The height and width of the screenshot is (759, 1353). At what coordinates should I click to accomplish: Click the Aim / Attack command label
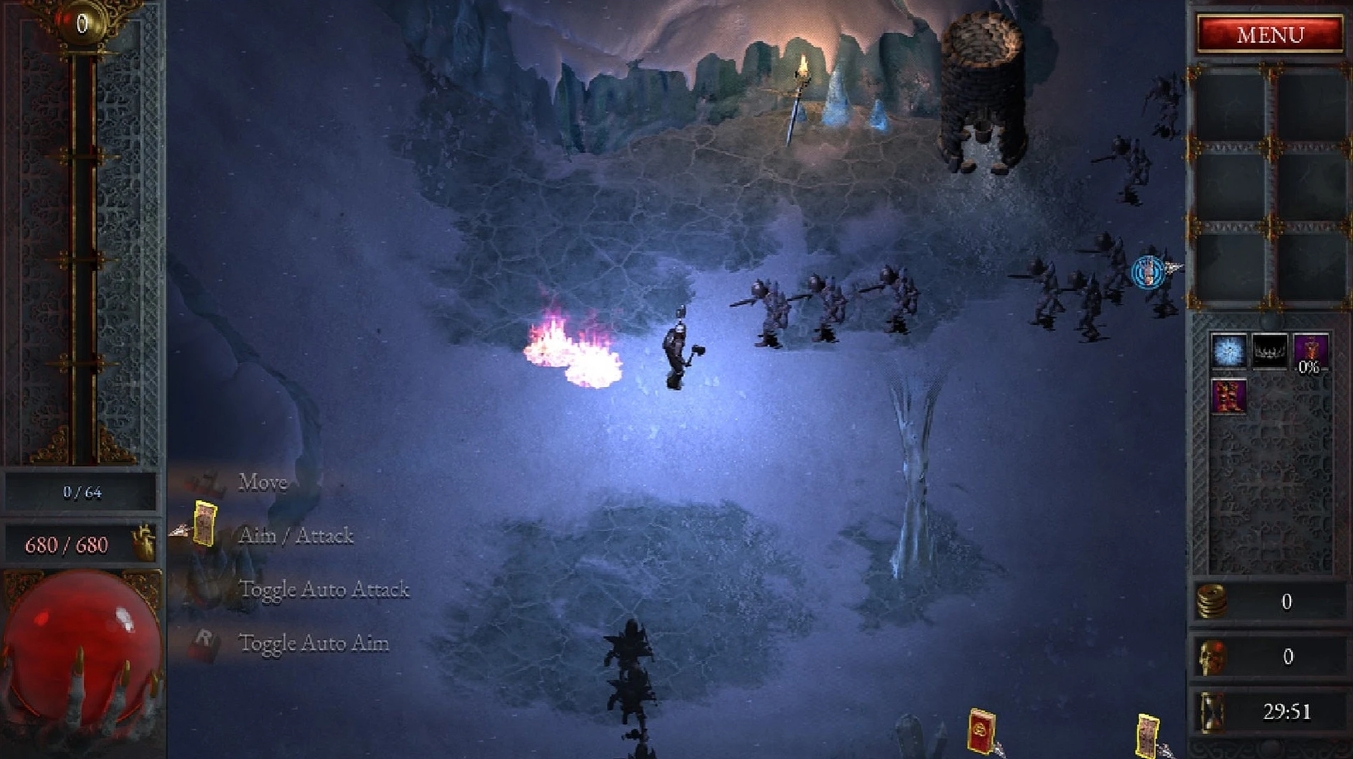pos(295,535)
